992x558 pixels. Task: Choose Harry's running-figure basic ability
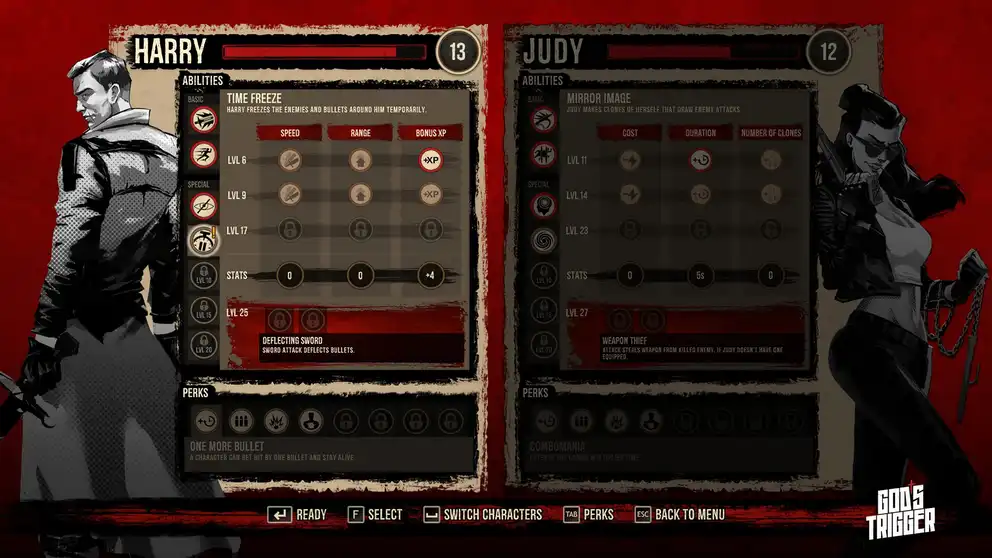204,154
